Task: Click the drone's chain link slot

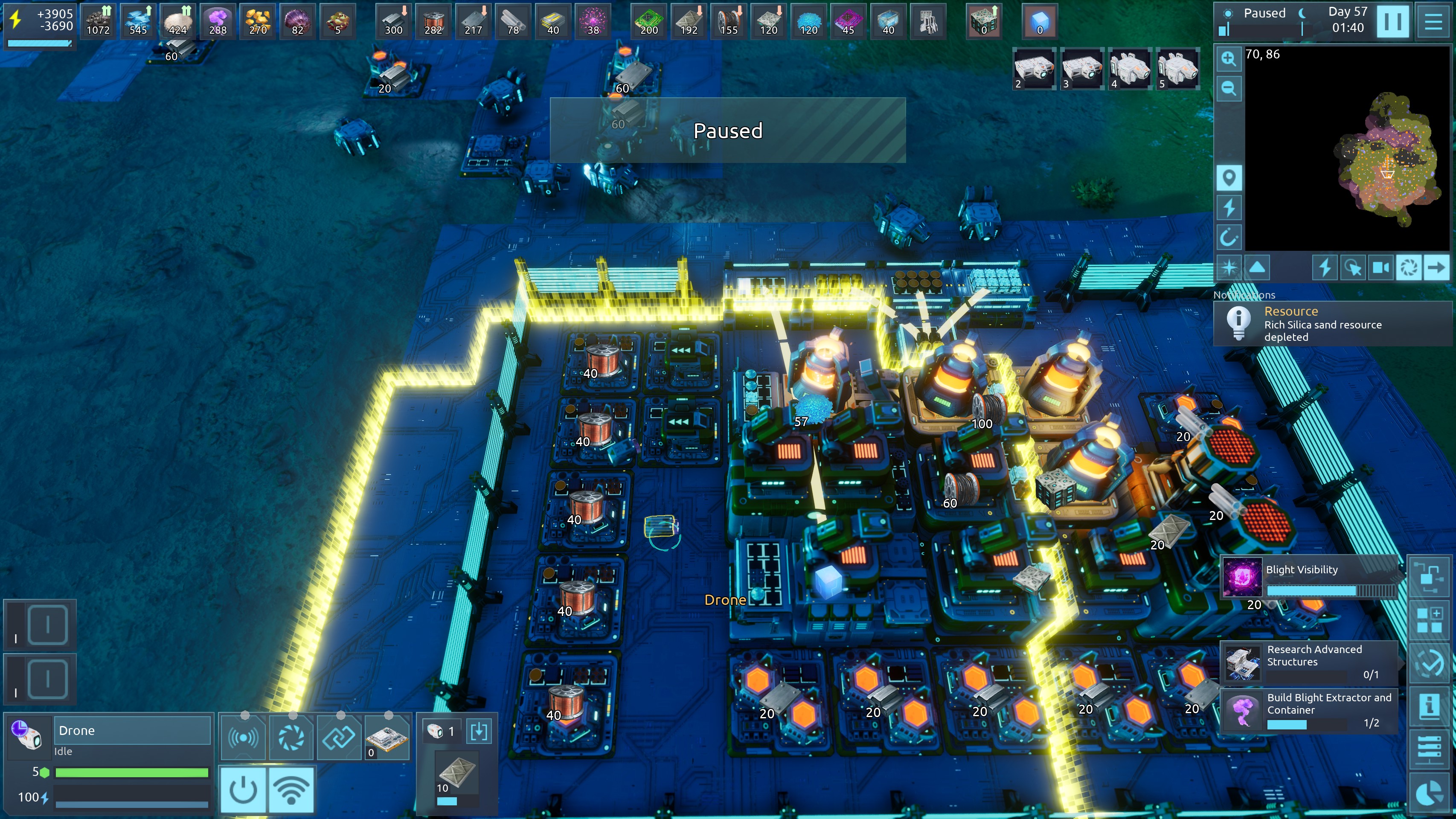Action: coord(339,737)
